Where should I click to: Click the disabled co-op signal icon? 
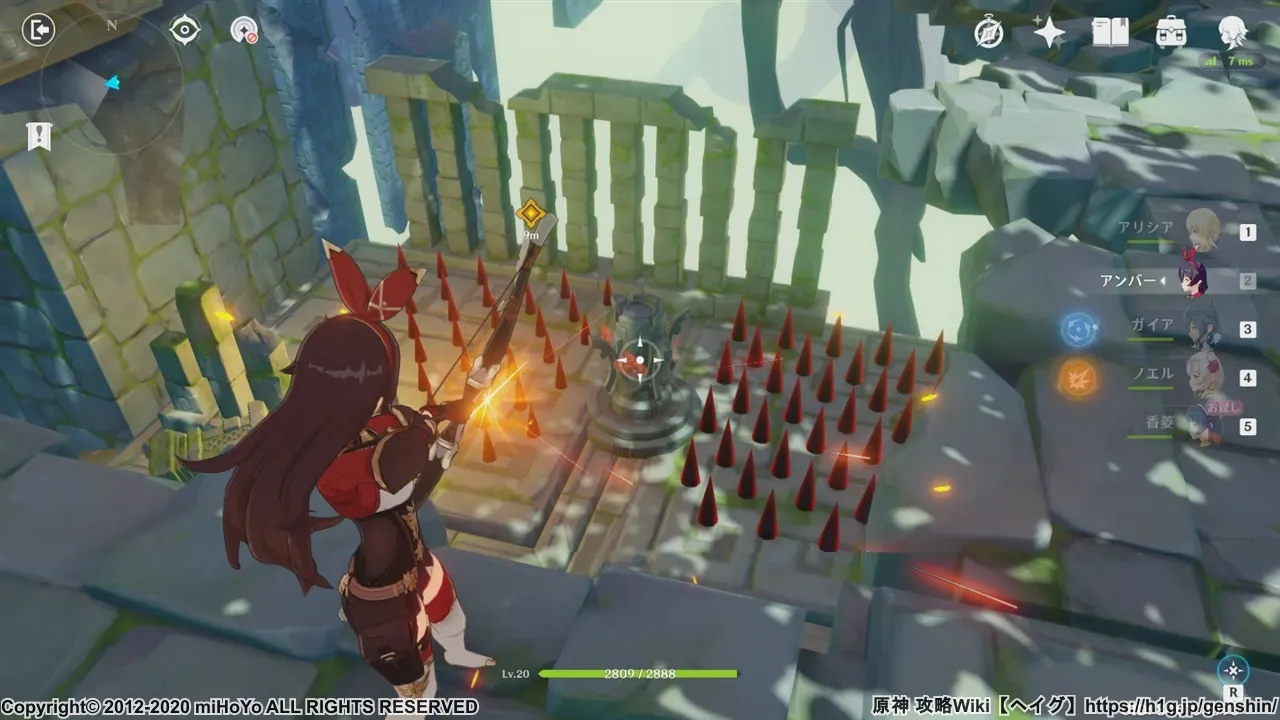click(244, 30)
